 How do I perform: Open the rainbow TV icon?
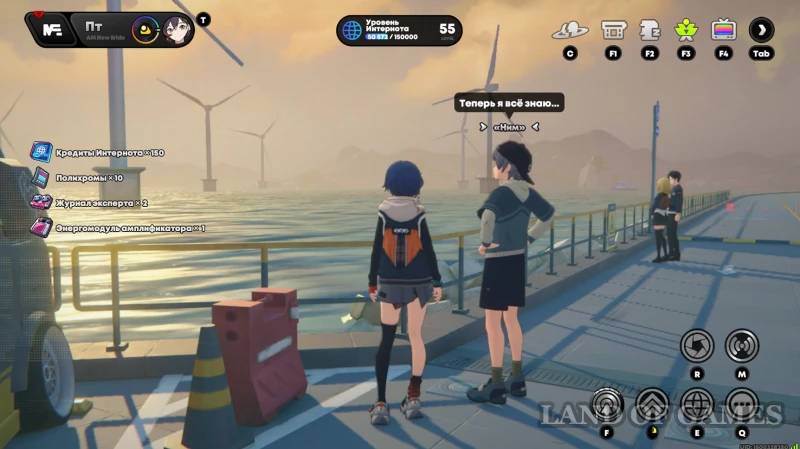[723, 30]
